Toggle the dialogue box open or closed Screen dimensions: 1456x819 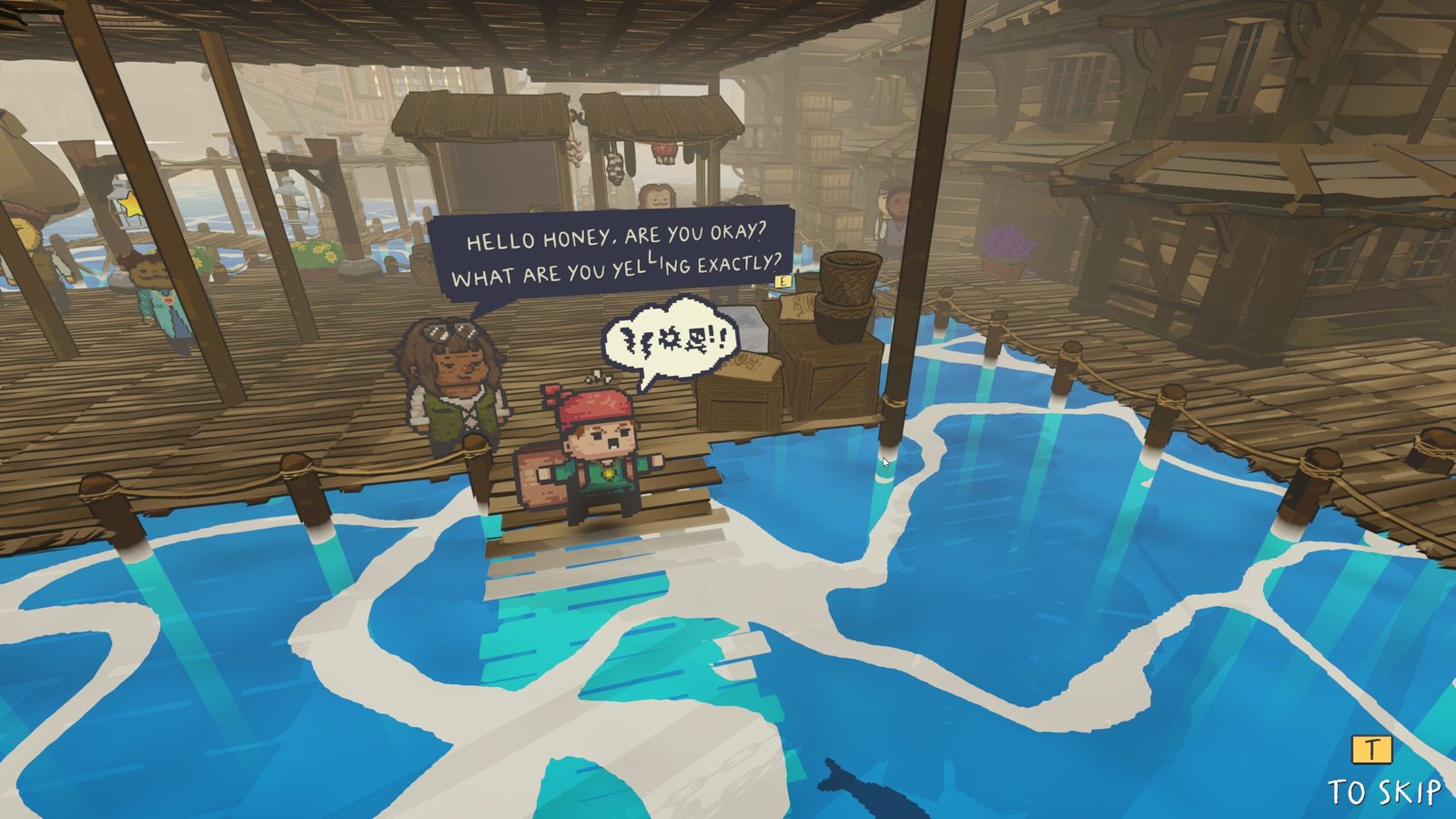619,255
